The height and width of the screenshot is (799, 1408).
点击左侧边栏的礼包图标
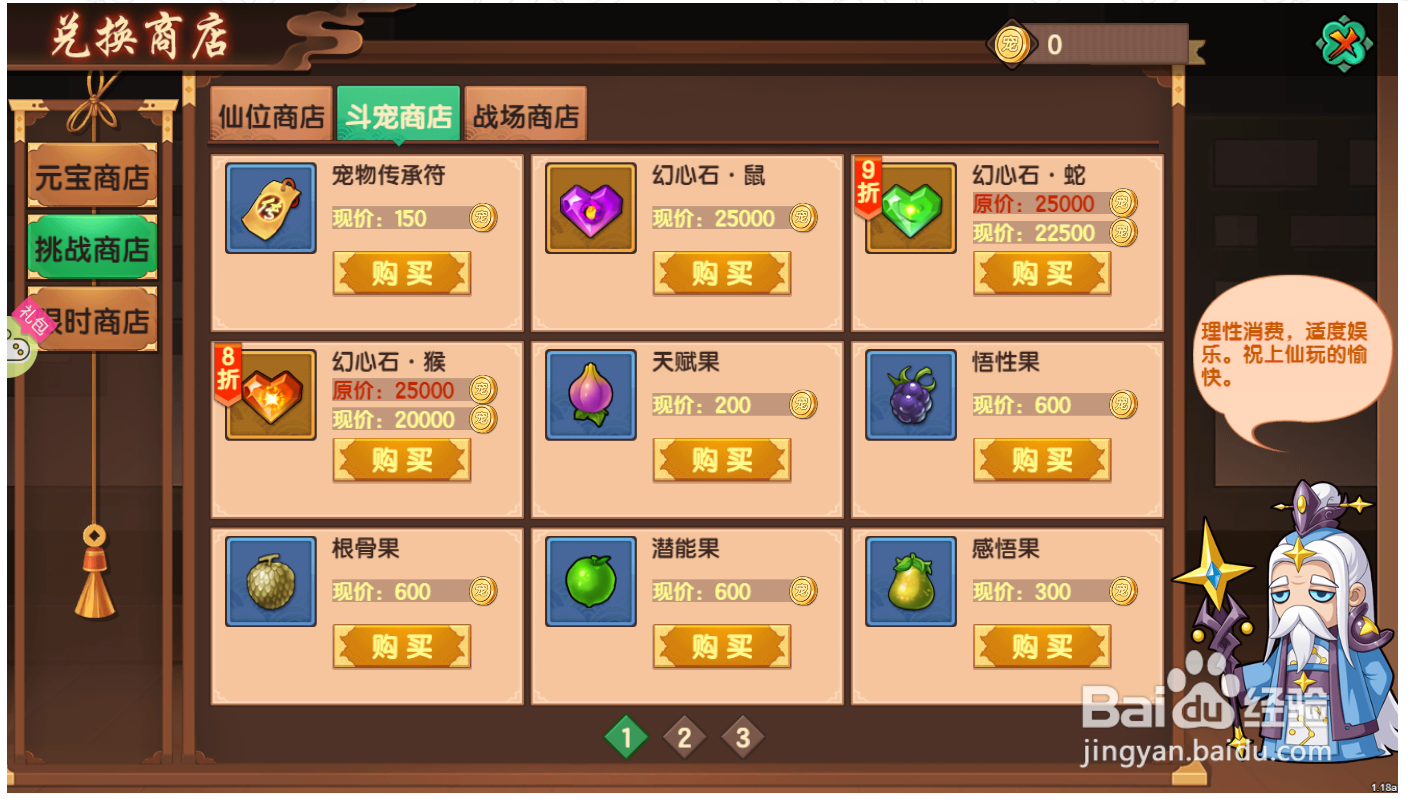click(31, 324)
